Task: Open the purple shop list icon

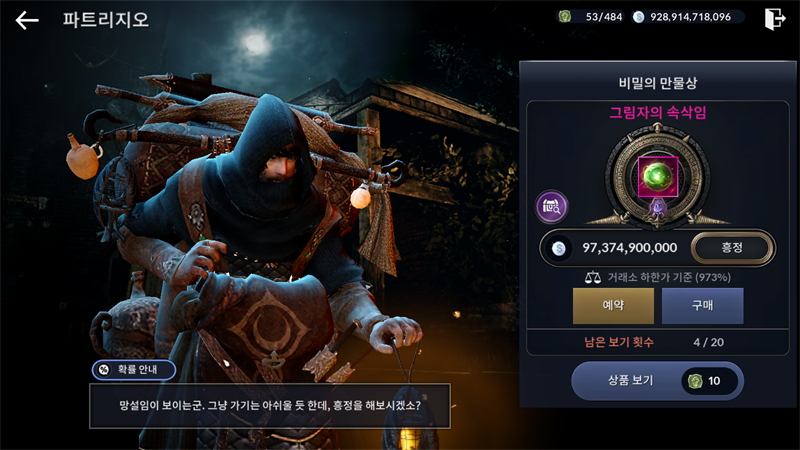Action: (x=552, y=207)
